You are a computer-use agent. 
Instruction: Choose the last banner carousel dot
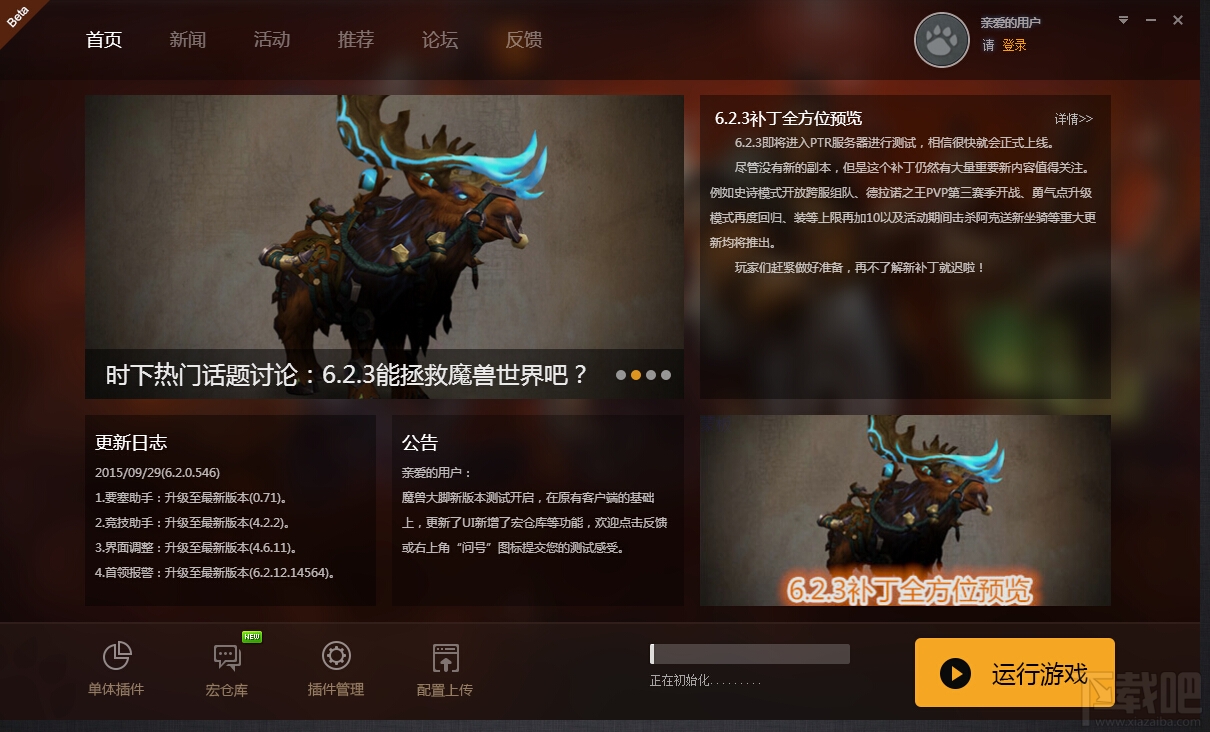[x=666, y=376]
